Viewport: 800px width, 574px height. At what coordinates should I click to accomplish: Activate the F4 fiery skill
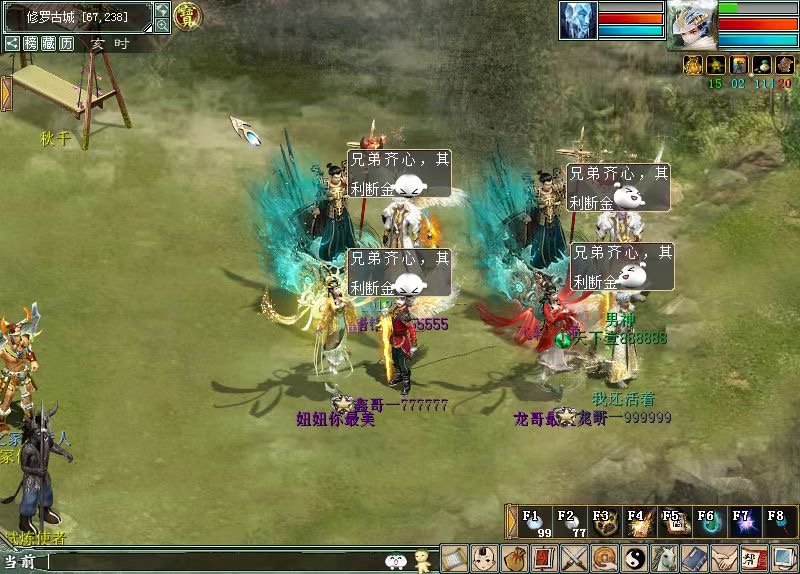point(637,523)
